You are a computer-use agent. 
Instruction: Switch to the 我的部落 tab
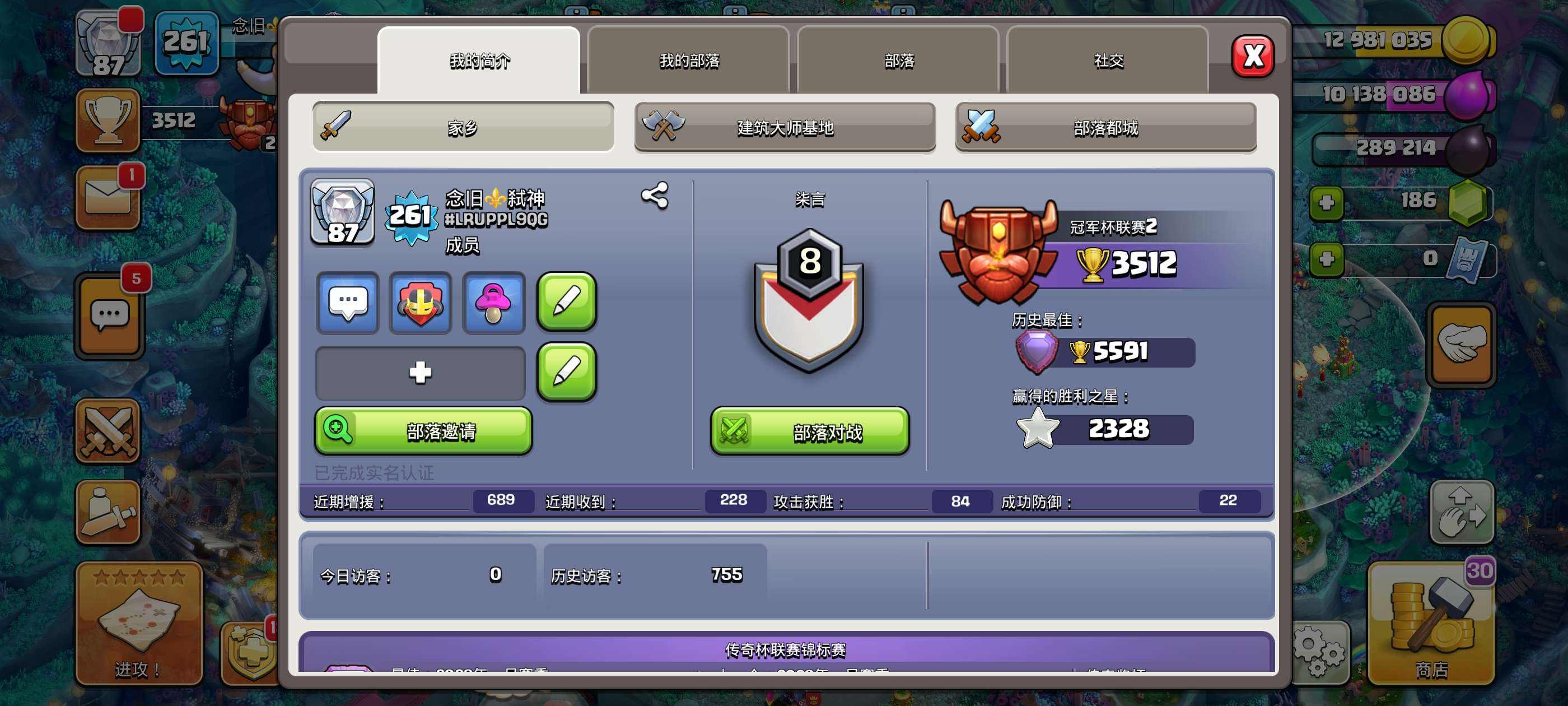pos(688,61)
